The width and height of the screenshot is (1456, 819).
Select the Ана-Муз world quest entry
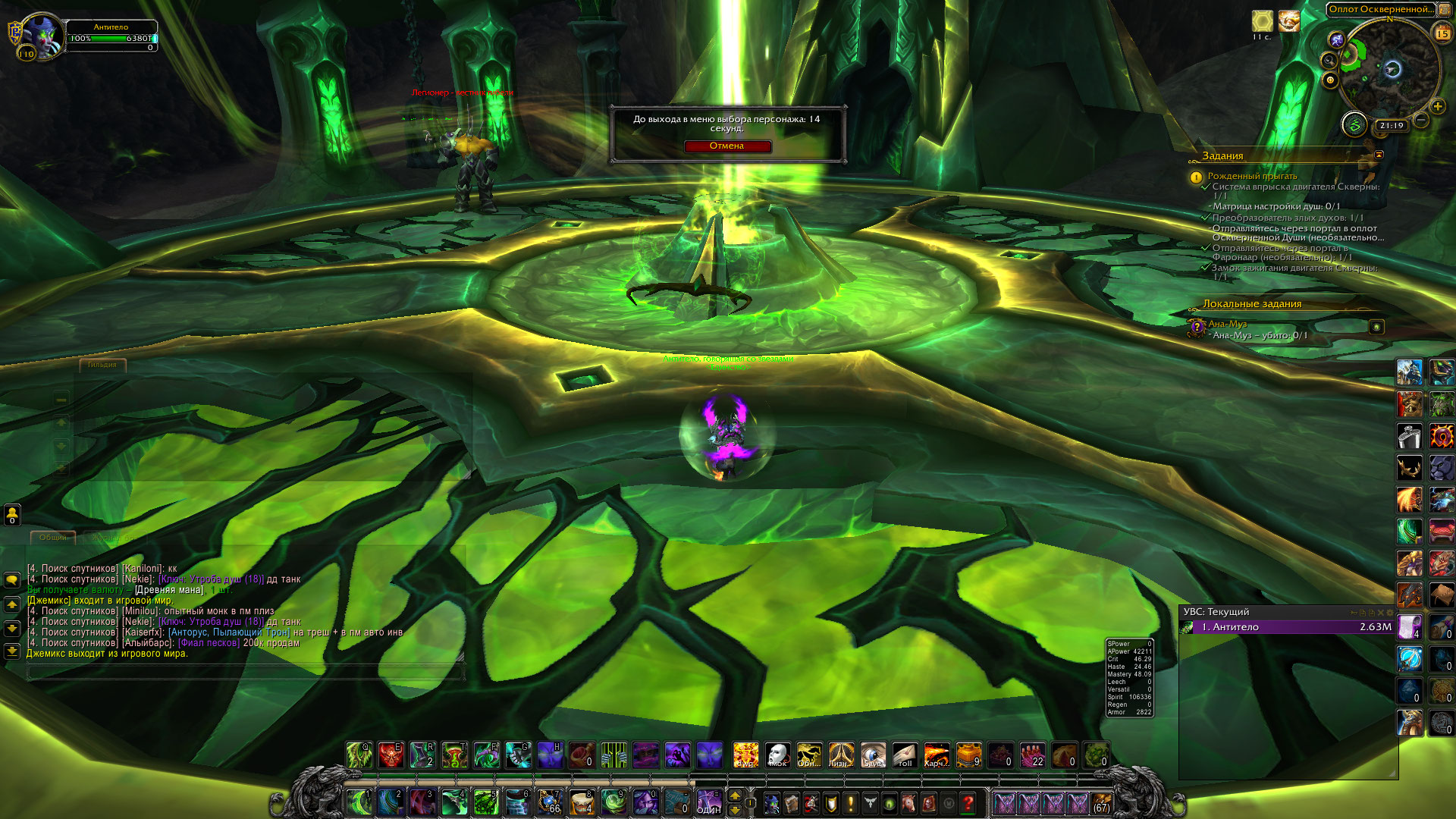click(1227, 324)
